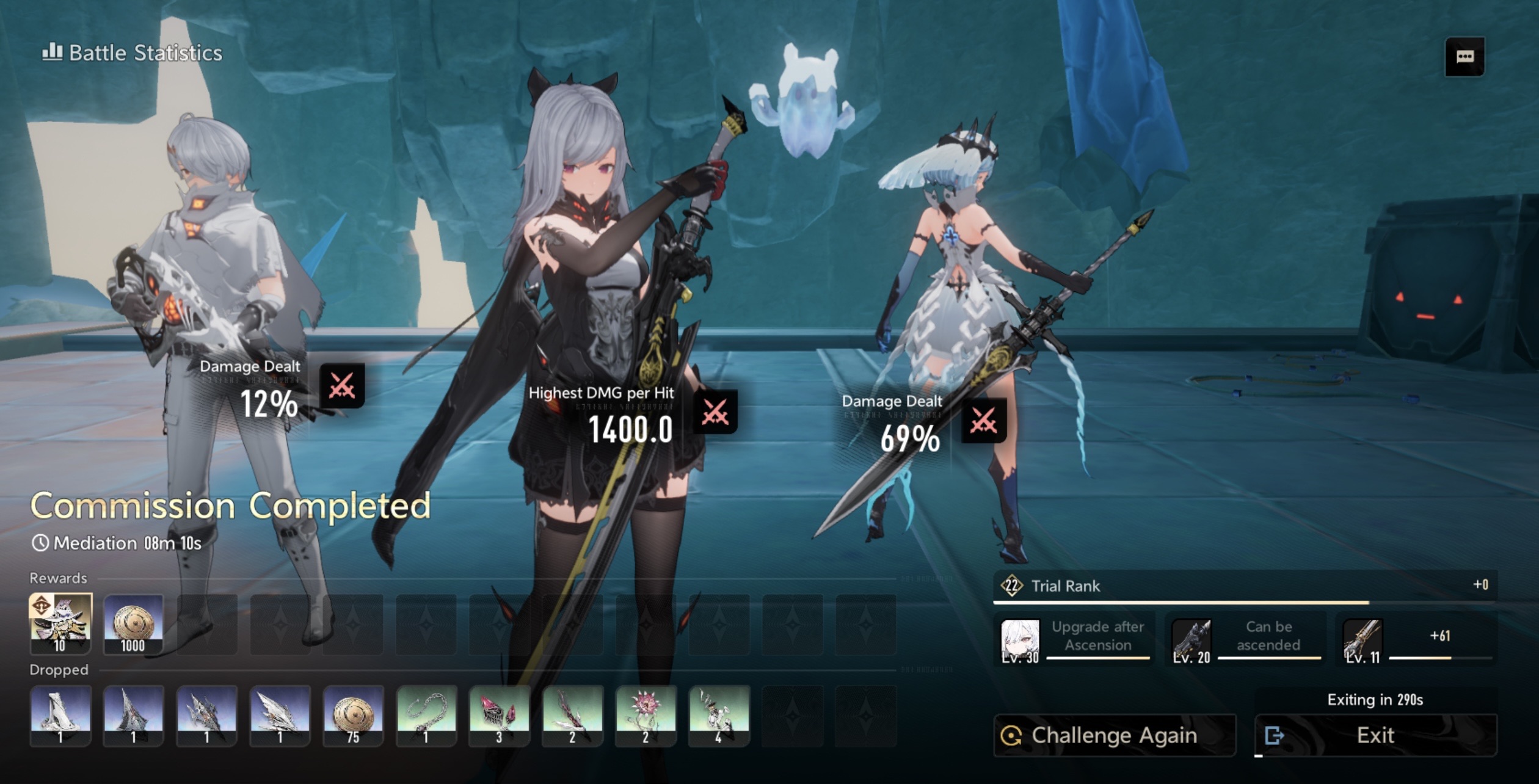View the dropped 75 gold coins
1539x784 pixels.
353,715
